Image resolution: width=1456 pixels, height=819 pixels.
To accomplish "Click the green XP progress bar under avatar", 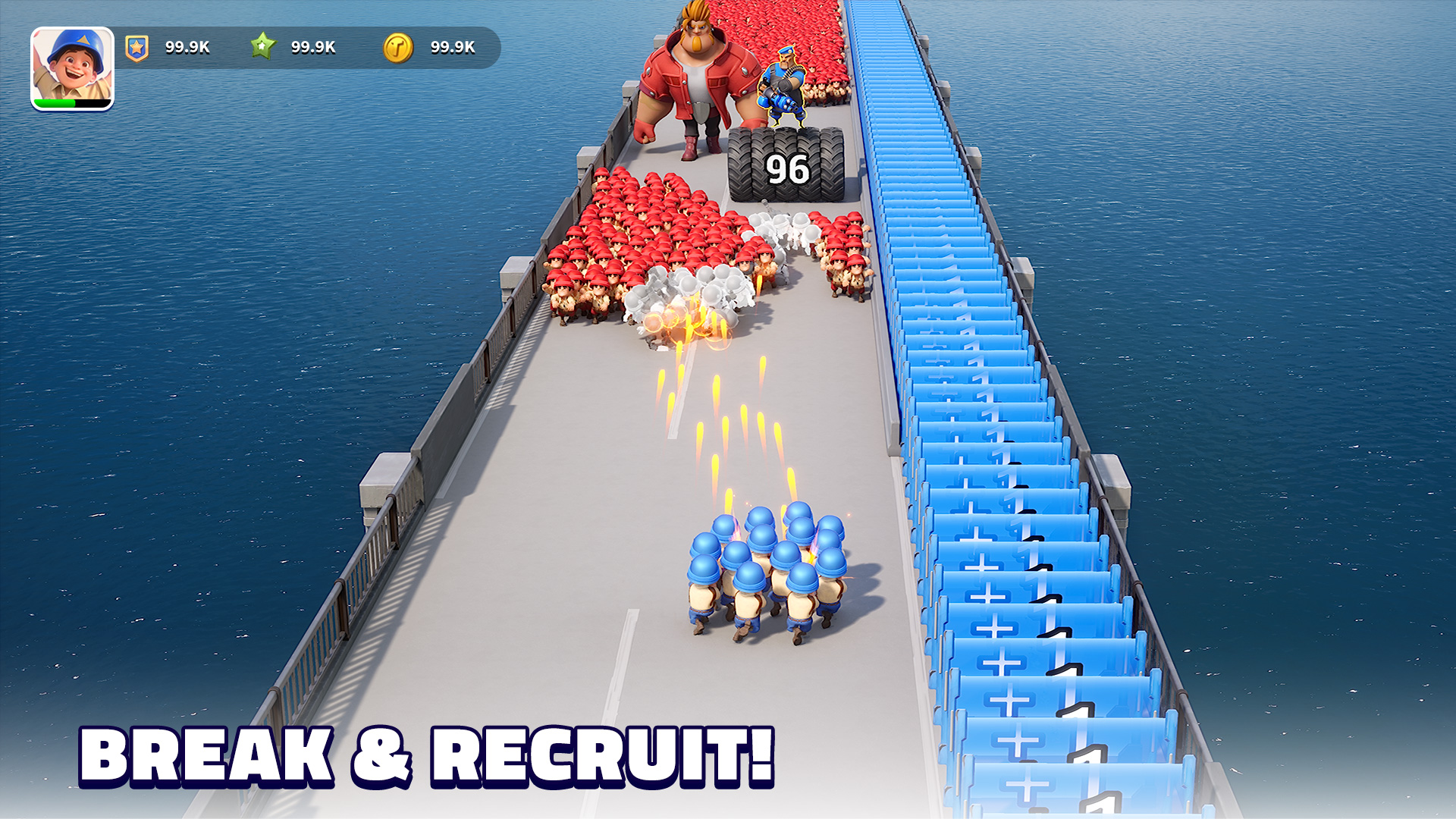I will (x=72, y=102).
